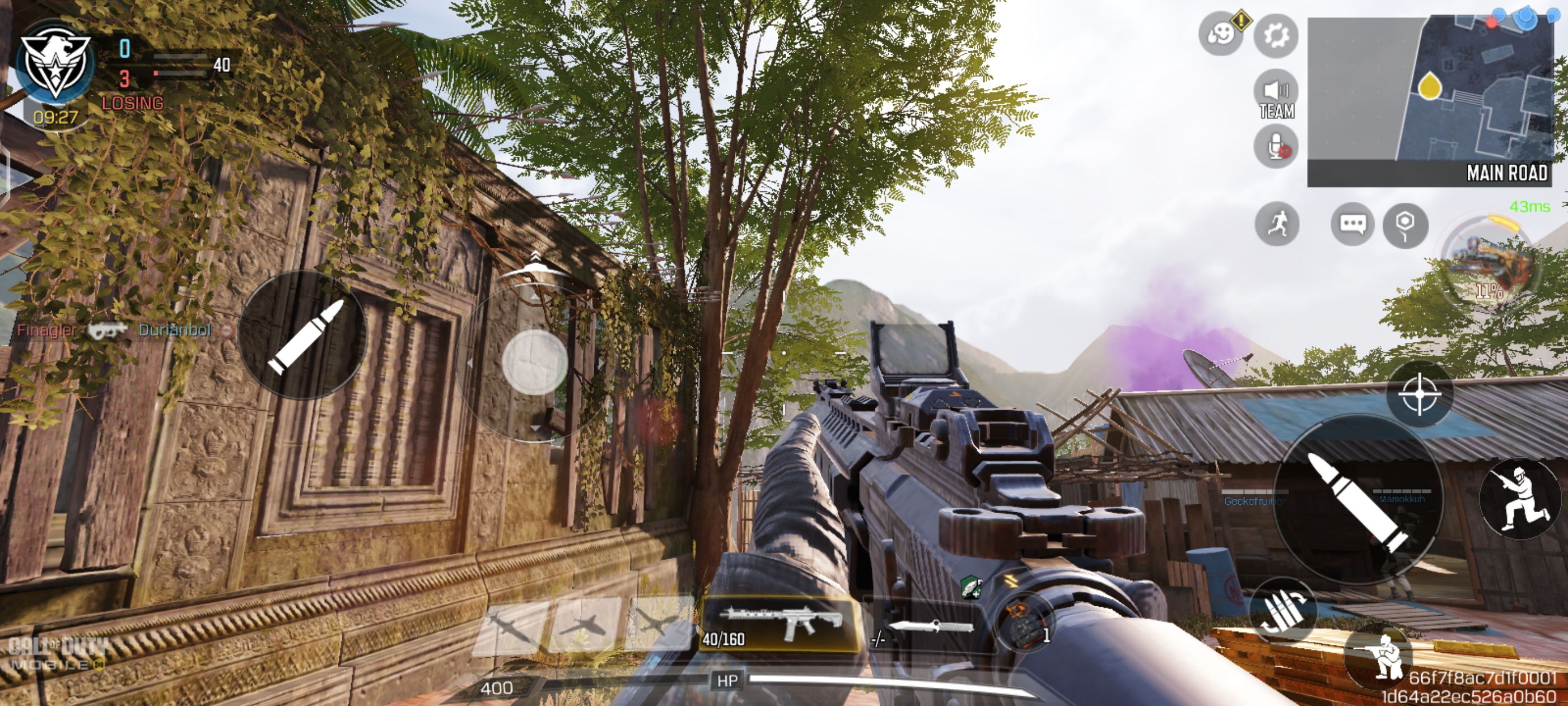Tap the crosshair aim-down-sights button
1568x706 pixels.
pyautogui.click(x=1420, y=394)
